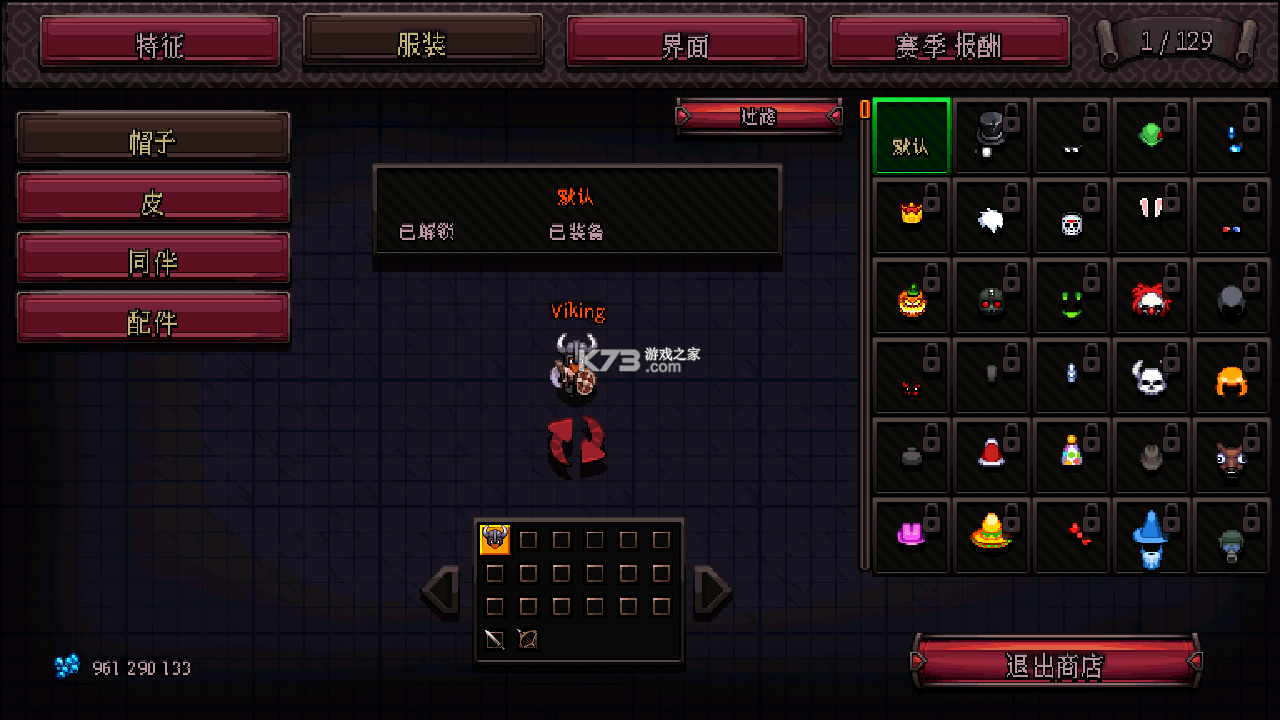
Task: Switch to the 特征 tab
Action: (x=160, y=43)
